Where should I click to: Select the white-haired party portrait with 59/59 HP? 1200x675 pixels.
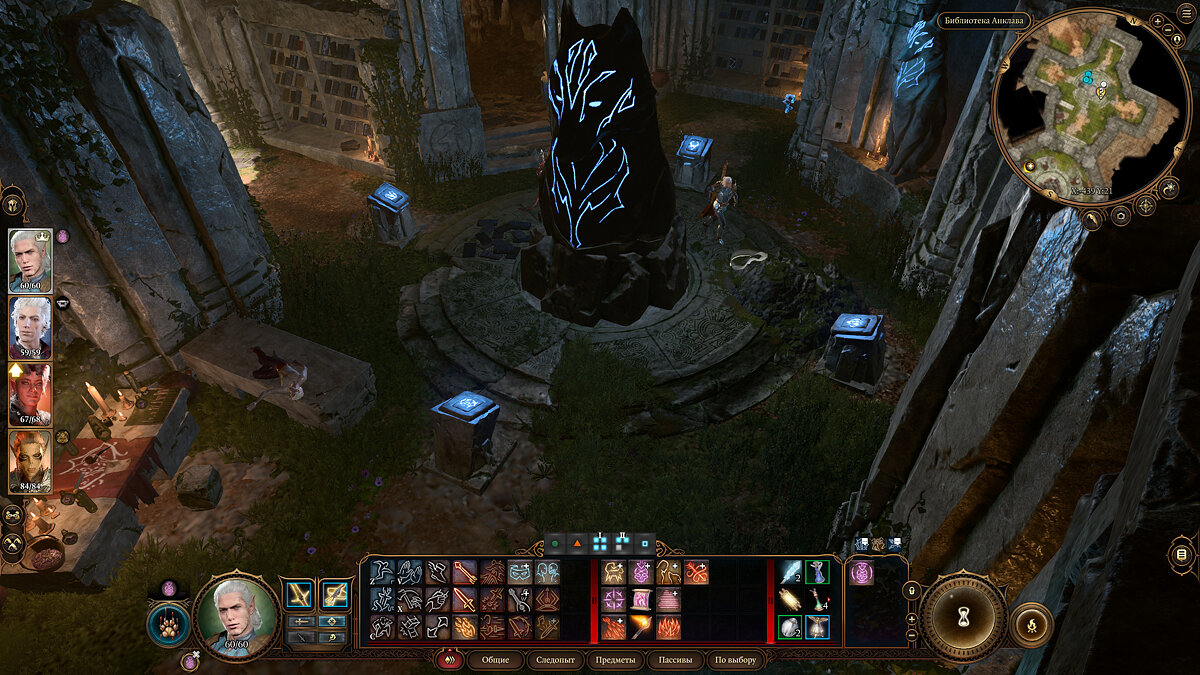30,325
